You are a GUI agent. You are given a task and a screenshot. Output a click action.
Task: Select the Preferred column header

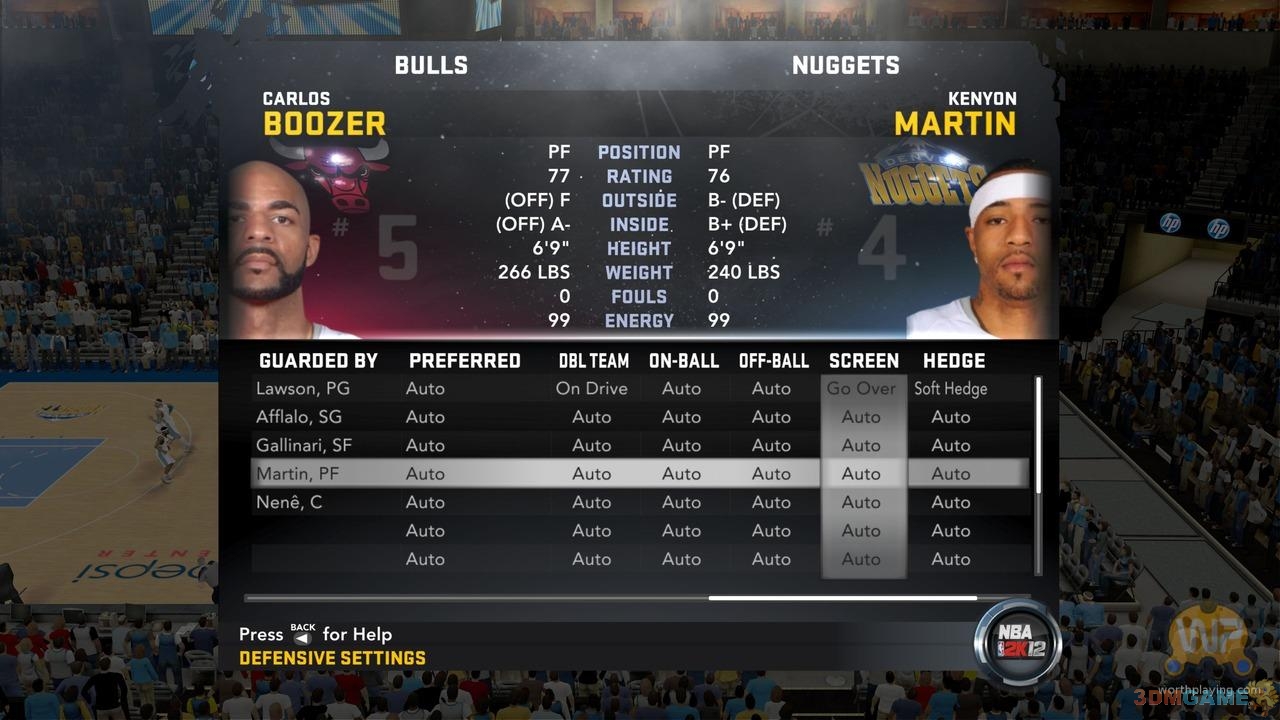point(465,361)
